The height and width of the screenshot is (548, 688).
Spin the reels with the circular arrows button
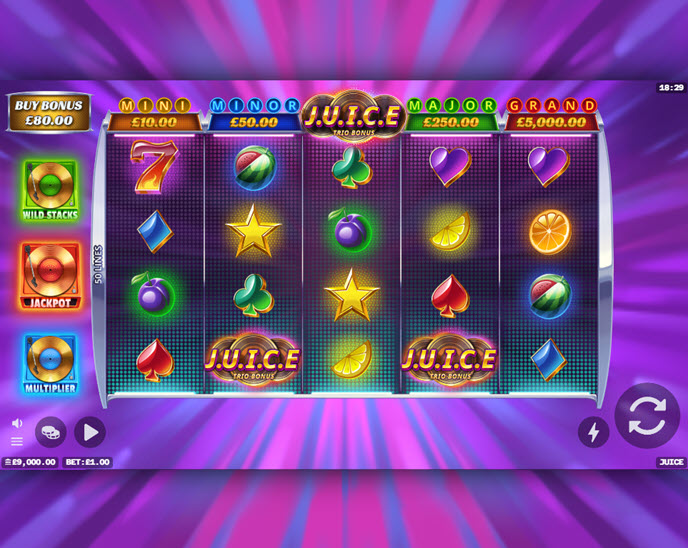647,416
